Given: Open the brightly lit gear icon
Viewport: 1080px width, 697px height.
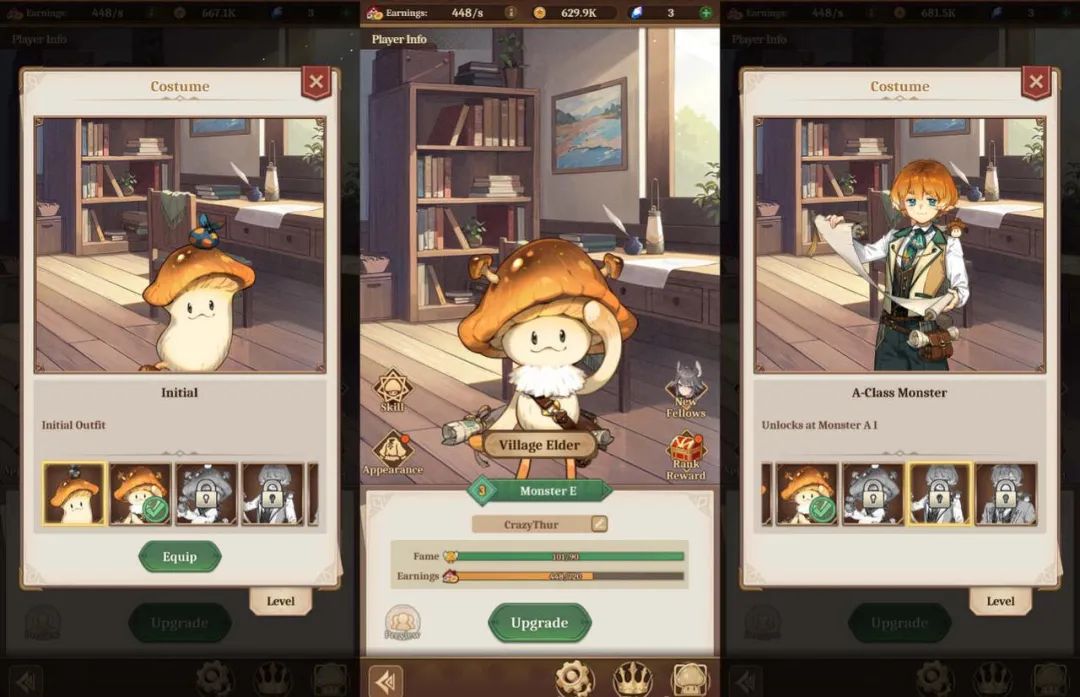Looking at the screenshot, I should 575,679.
